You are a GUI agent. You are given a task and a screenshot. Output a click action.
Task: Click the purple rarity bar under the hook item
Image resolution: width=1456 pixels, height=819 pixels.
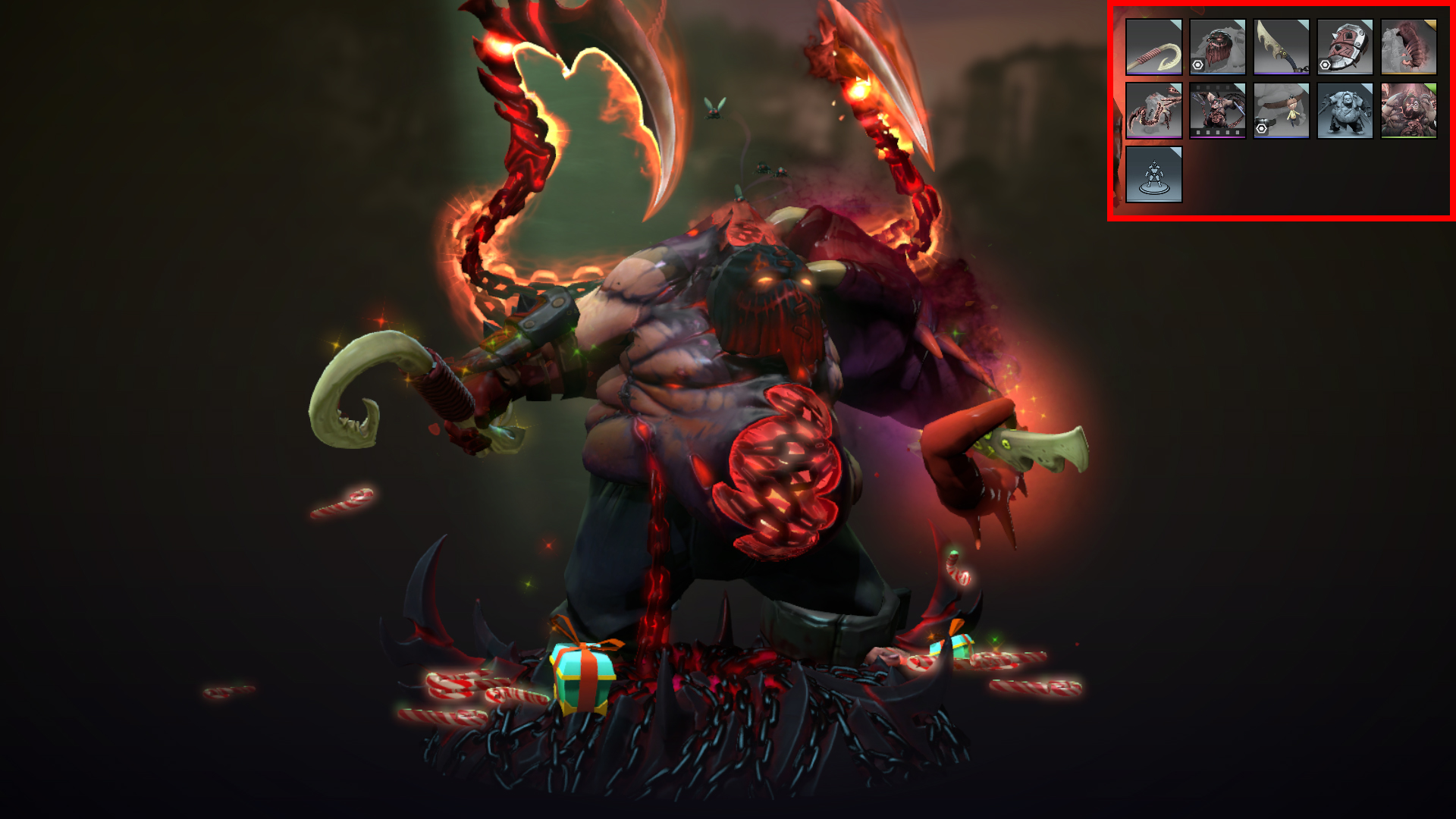1153,73
